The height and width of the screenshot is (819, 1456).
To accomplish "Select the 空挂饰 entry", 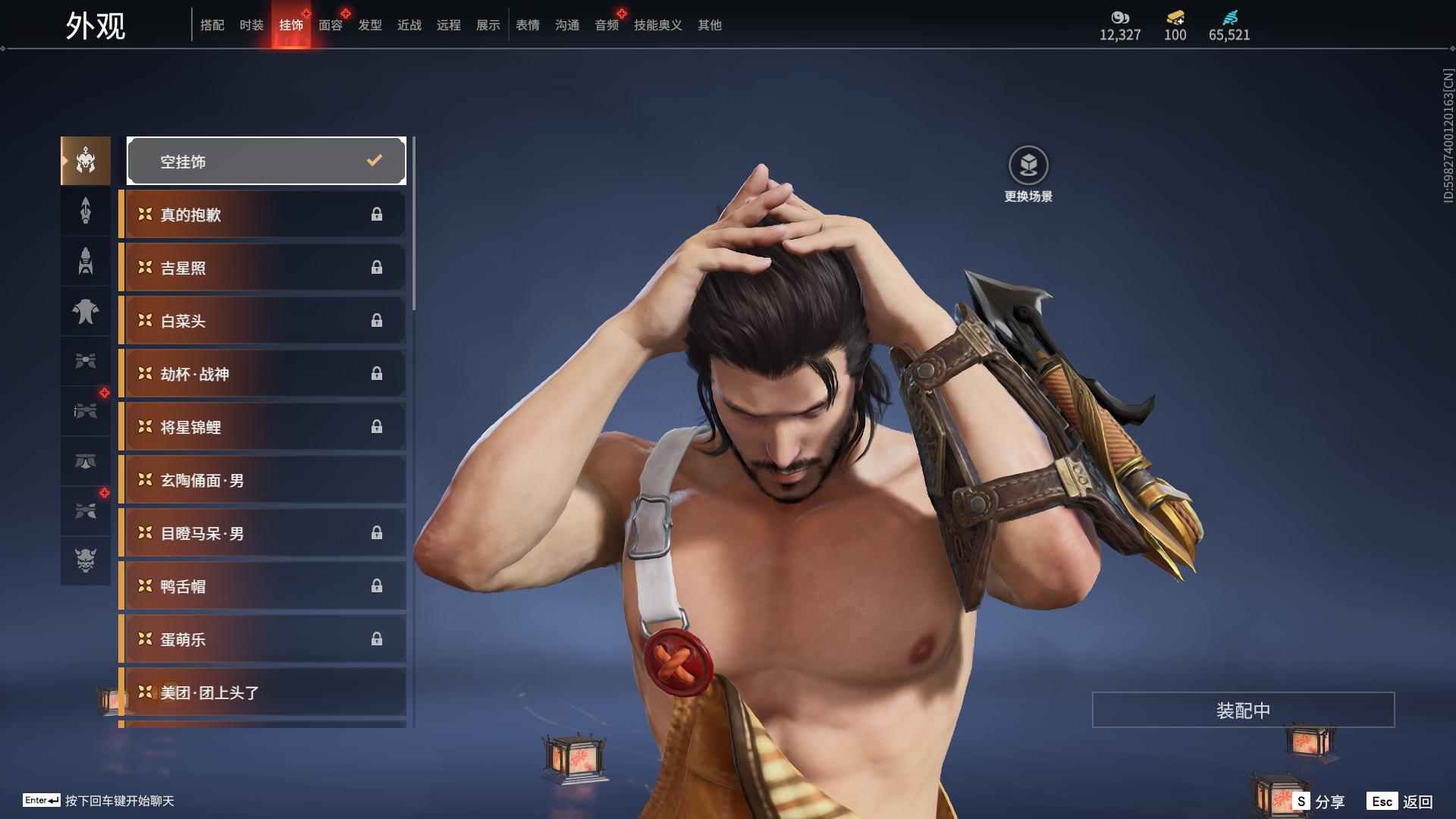I will click(x=266, y=161).
